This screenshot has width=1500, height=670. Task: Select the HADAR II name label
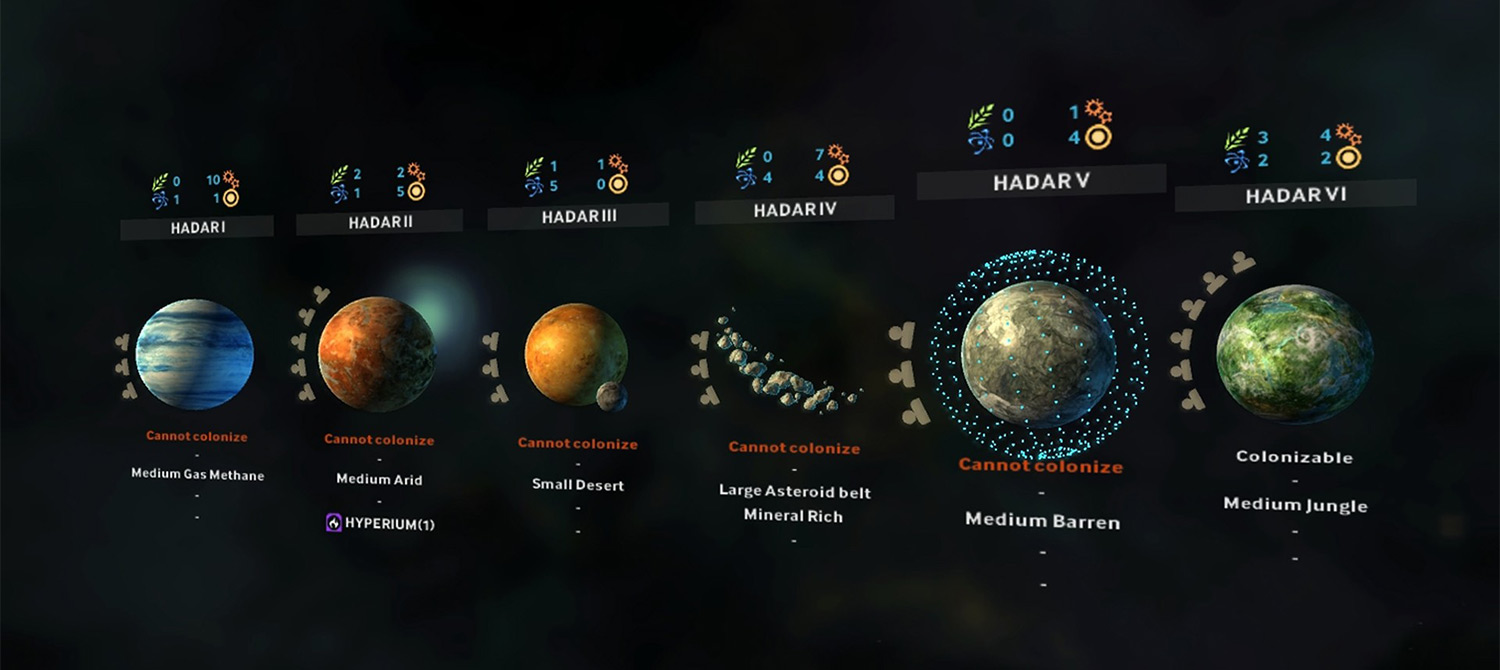tap(380, 222)
